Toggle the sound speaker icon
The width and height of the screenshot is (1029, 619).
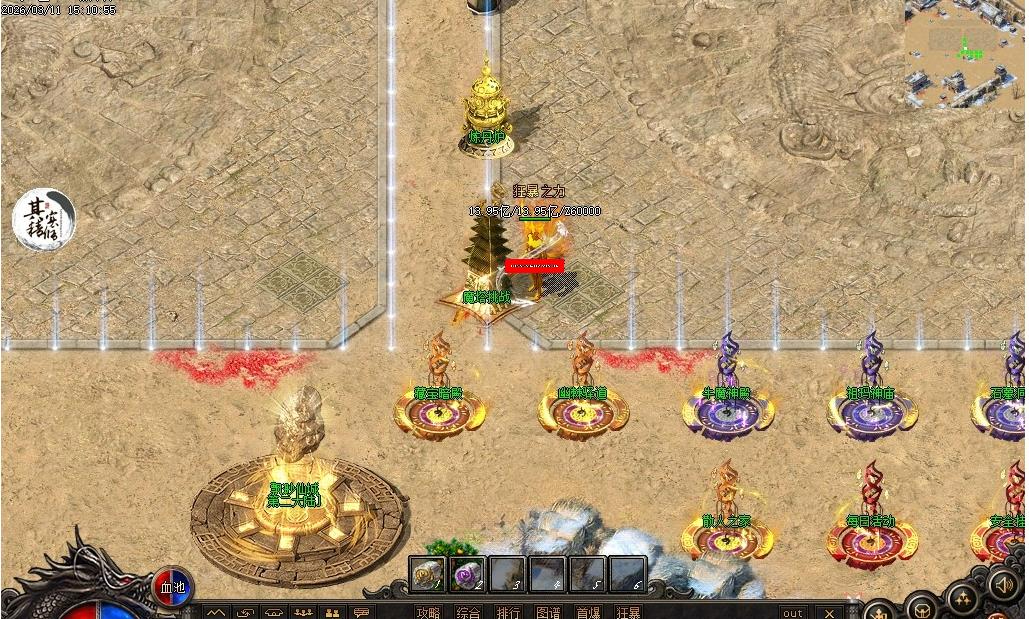click(1003, 584)
